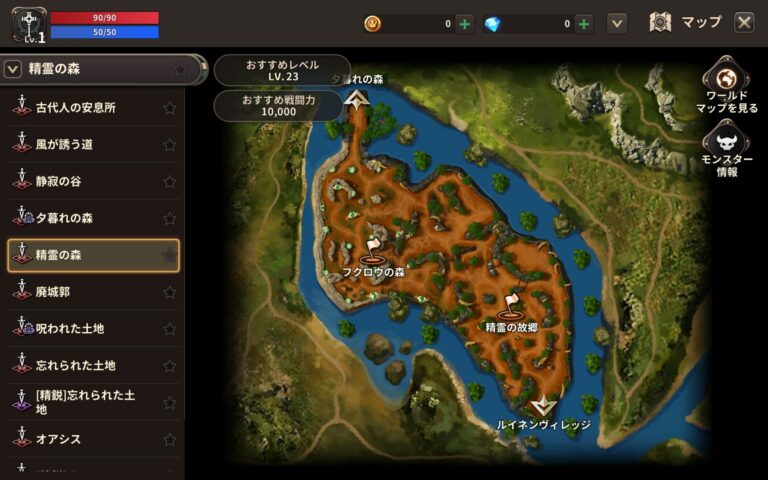Choose 忘れられた土地 from the area list
This screenshot has width=768, height=480.
coord(75,365)
